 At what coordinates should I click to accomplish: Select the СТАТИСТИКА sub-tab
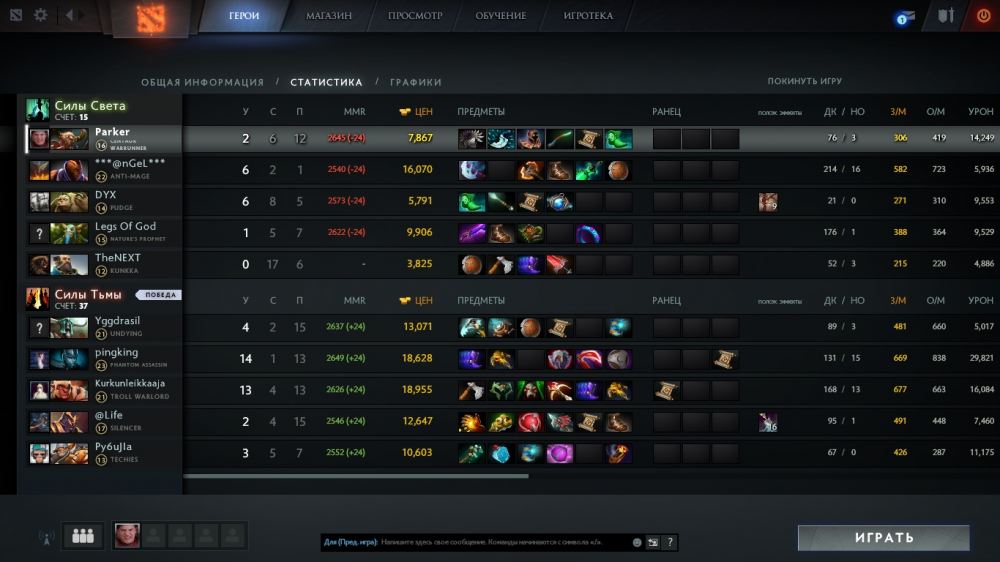pos(326,82)
